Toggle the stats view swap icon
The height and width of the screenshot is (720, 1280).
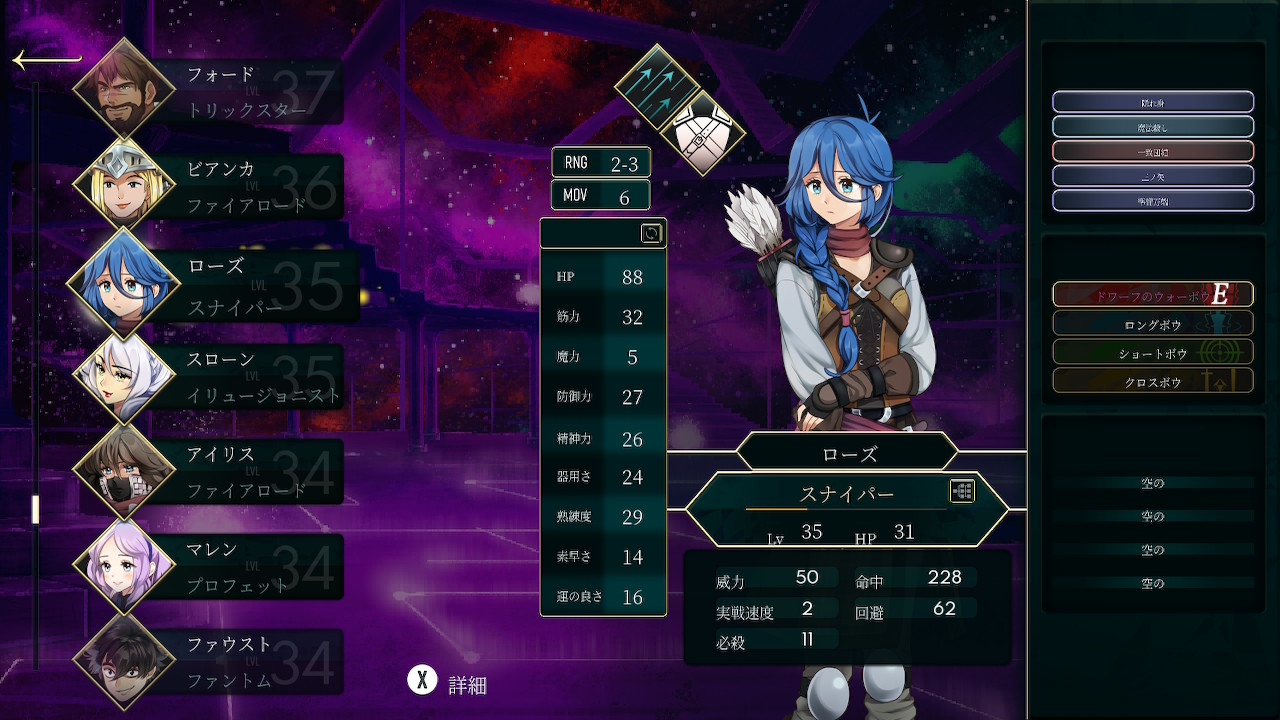point(651,233)
